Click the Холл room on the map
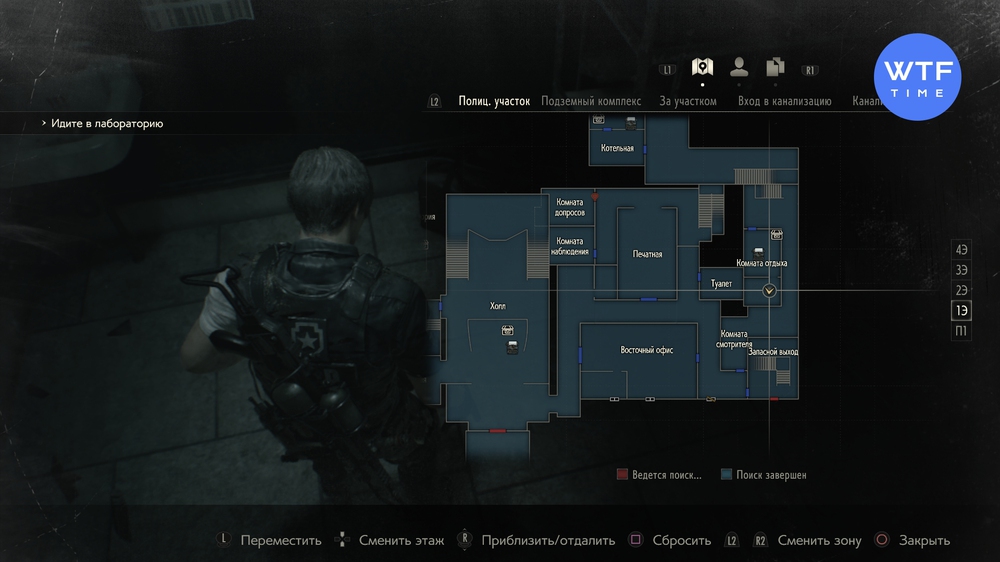This screenshot has height=562, width=1000. point(497,306)
